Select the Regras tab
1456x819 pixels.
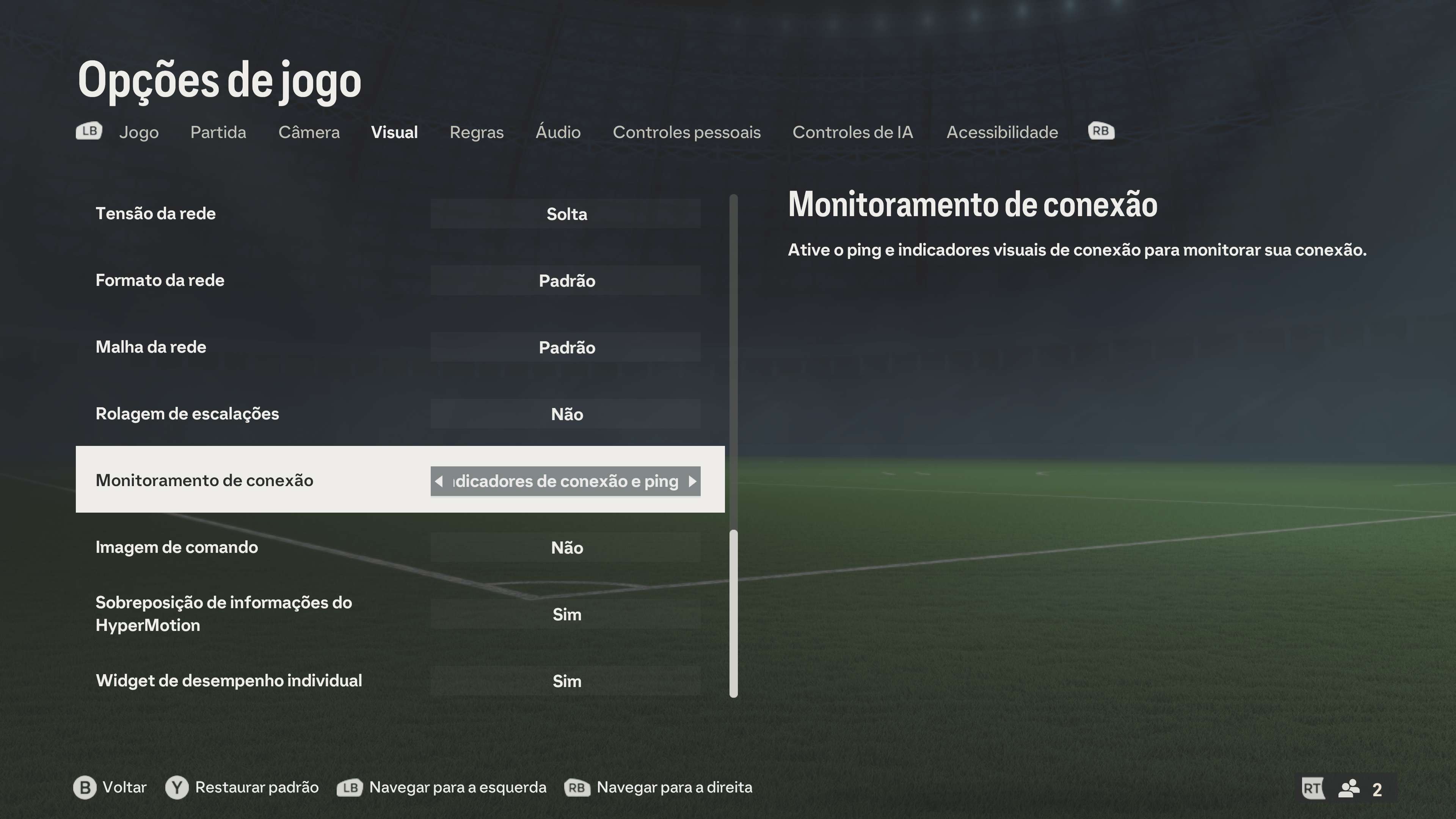pos(477,132)
